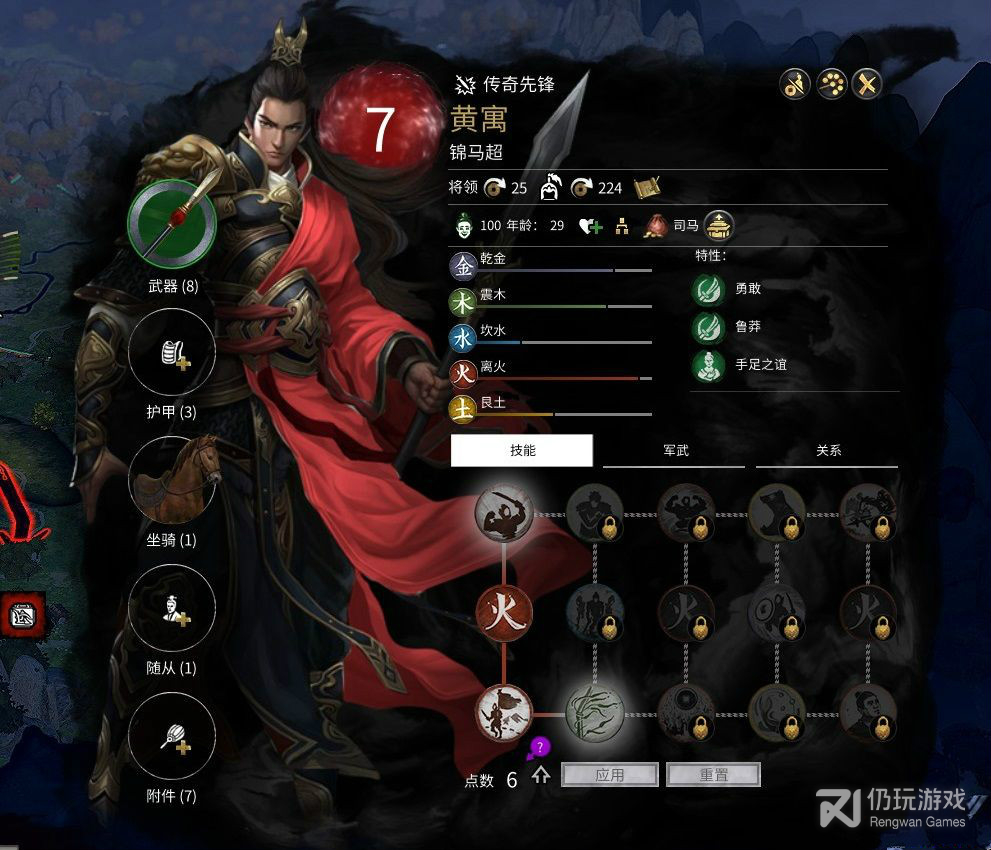This screenshot has width=991, height=850.
Task: Click the 司马 office title icon
Action: click(x=719, y=225)
